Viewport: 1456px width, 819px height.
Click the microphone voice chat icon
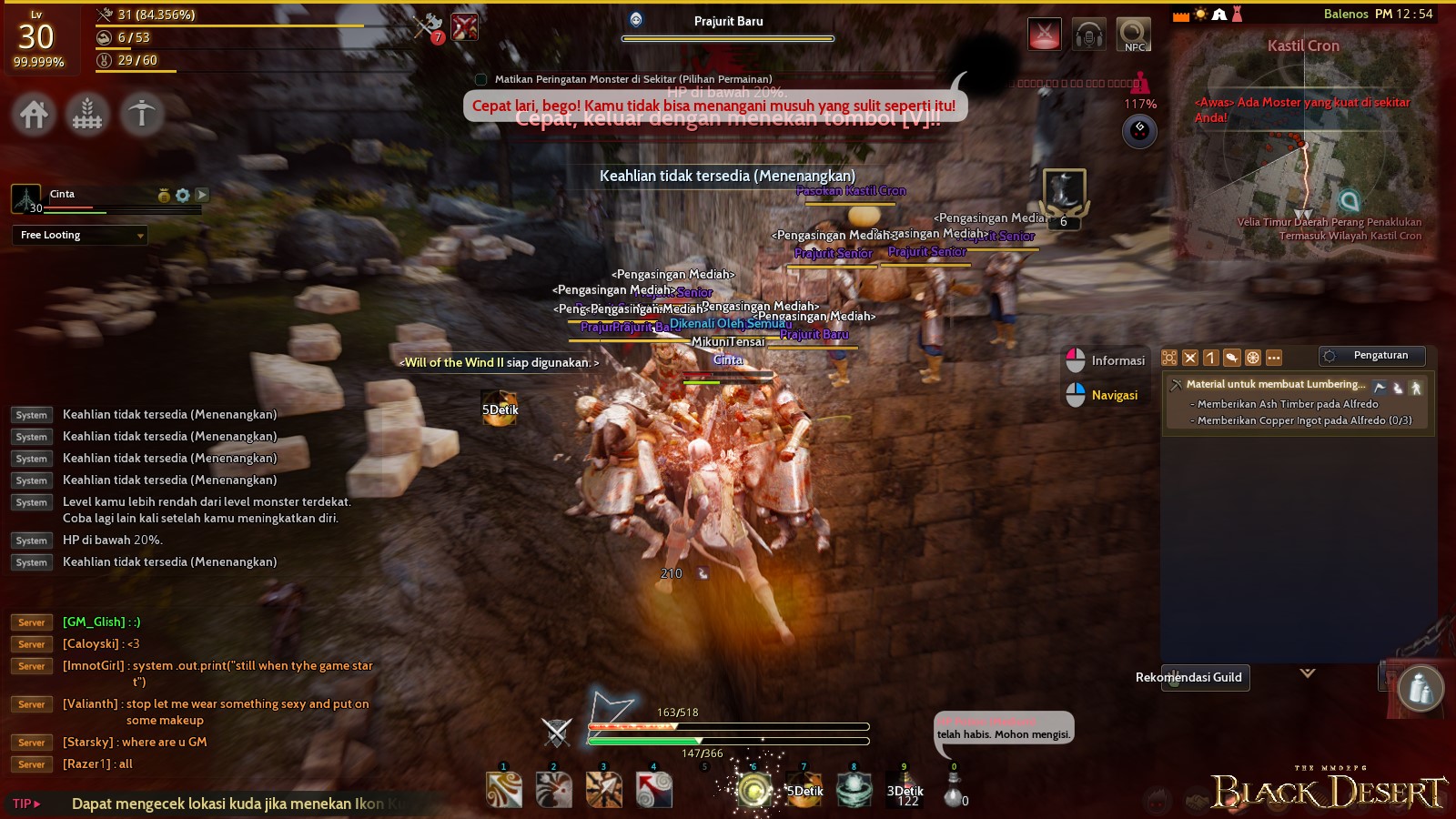pos(1088,34)
